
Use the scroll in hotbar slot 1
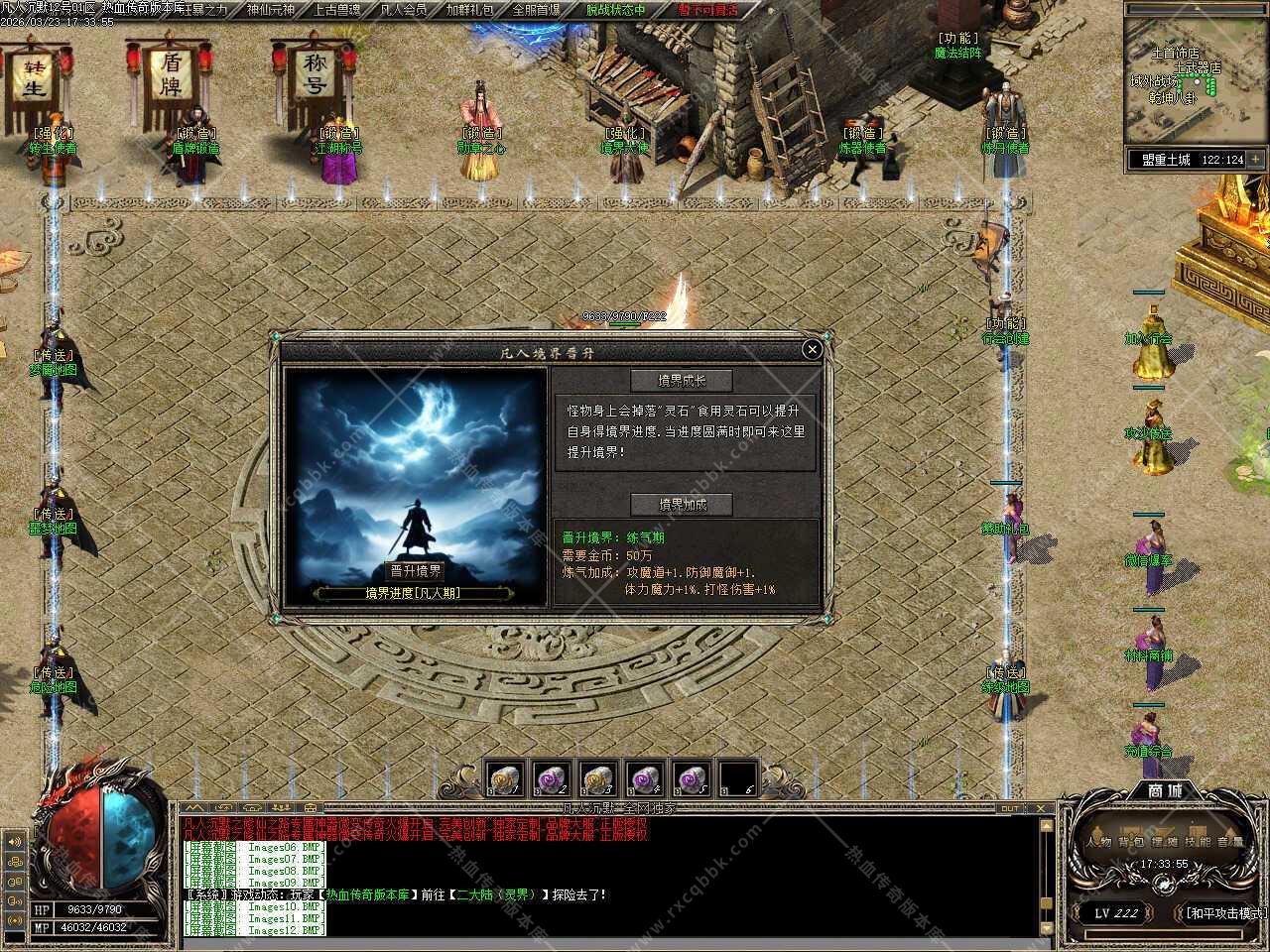tap(504, 779)
